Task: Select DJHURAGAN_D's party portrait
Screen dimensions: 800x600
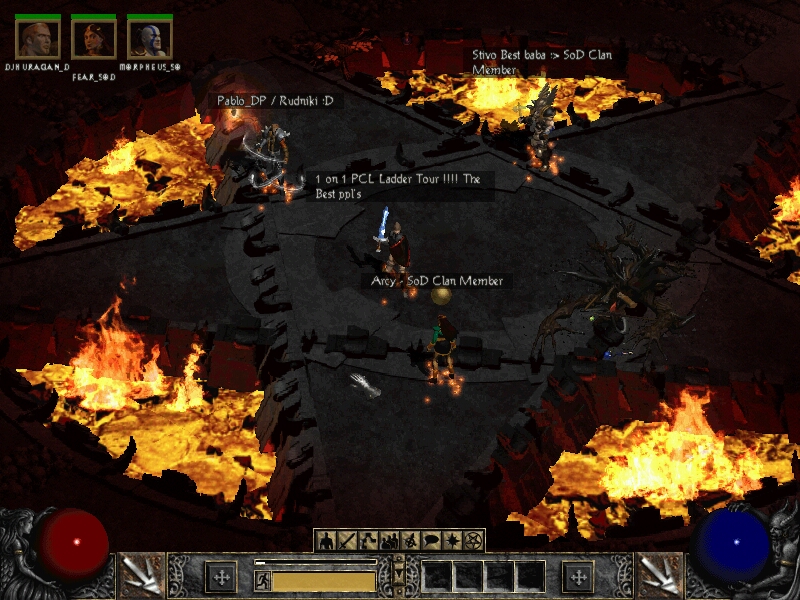Action: tap(38, 38)
